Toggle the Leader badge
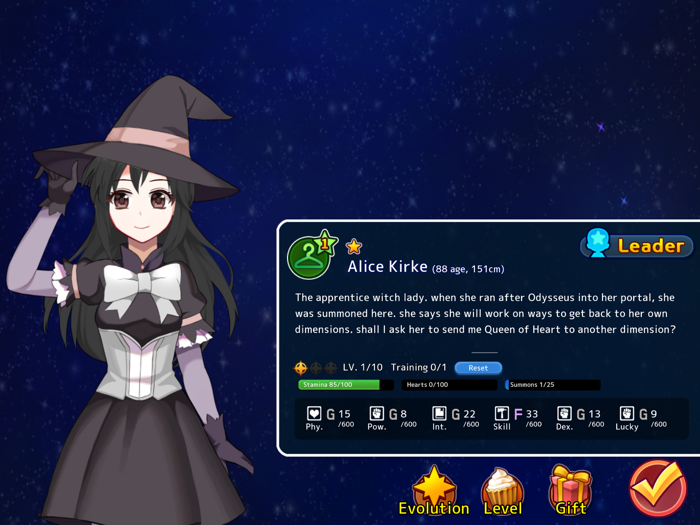Viewport: 700px width, 525px height. [x=636, y=245]
